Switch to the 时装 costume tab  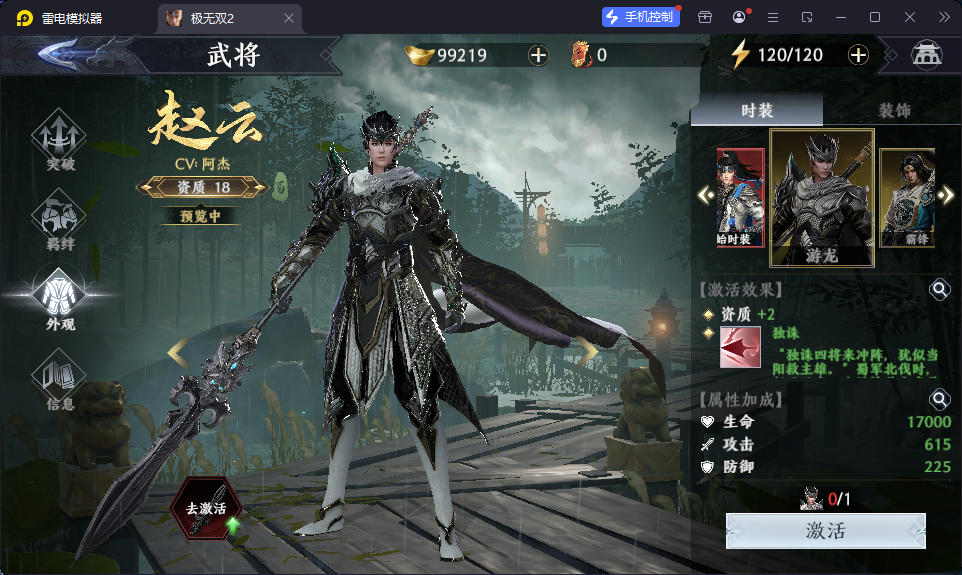pos(757,110)
